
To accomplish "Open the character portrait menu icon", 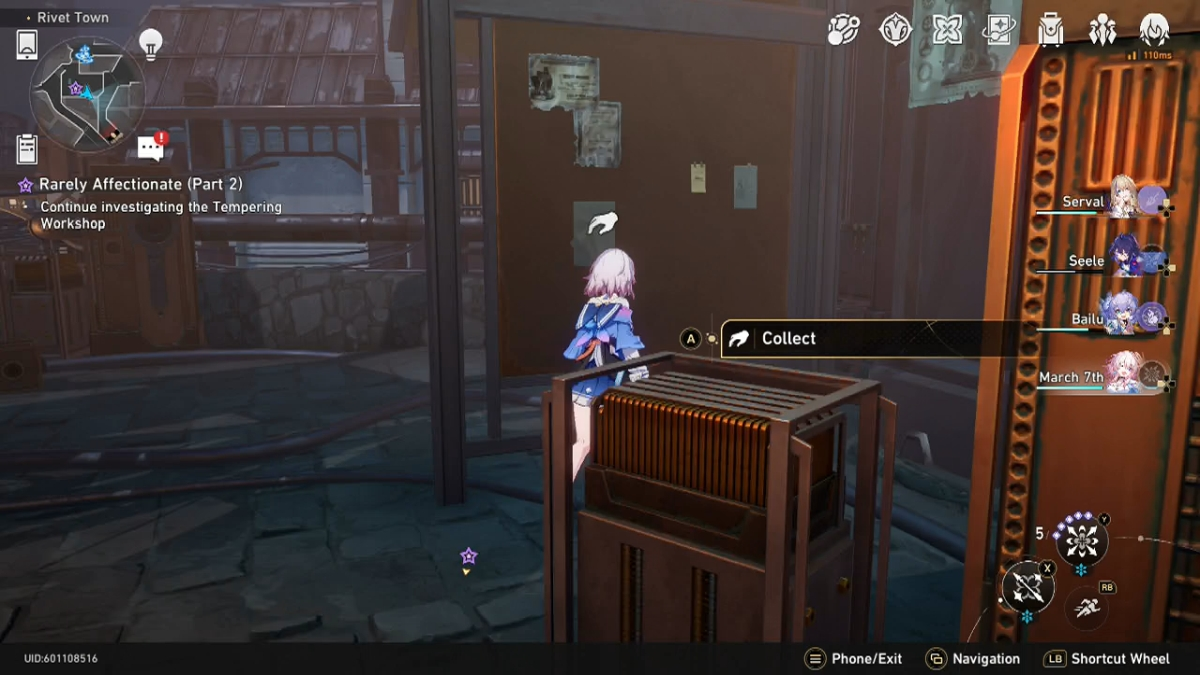I will coord(1155,30).
